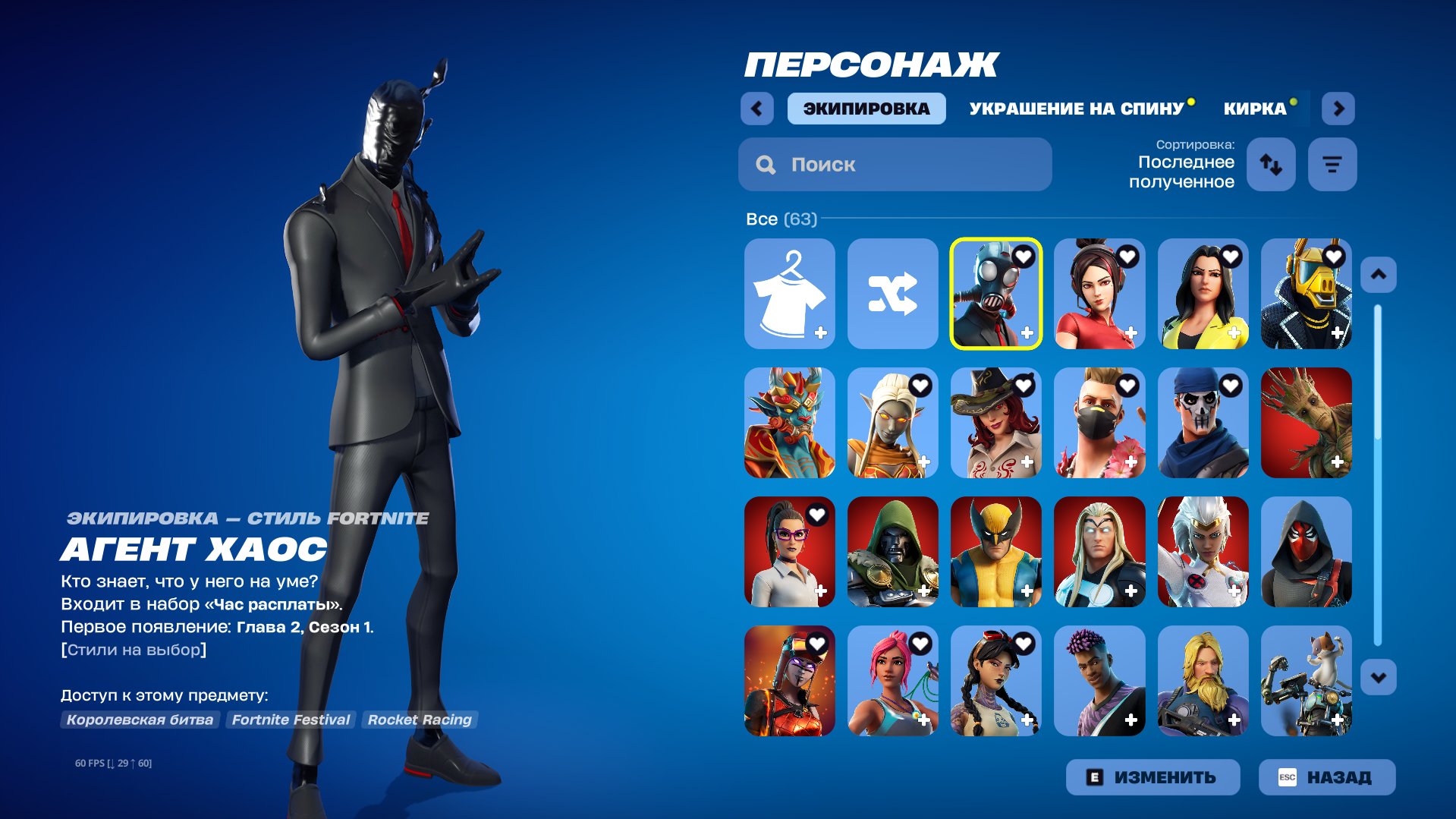Viewport: 1456px width, 819px height.
Task: Unfavorite the red-dressed outfit in top row
Action: pyautogui.click(x=1127, y=256)
